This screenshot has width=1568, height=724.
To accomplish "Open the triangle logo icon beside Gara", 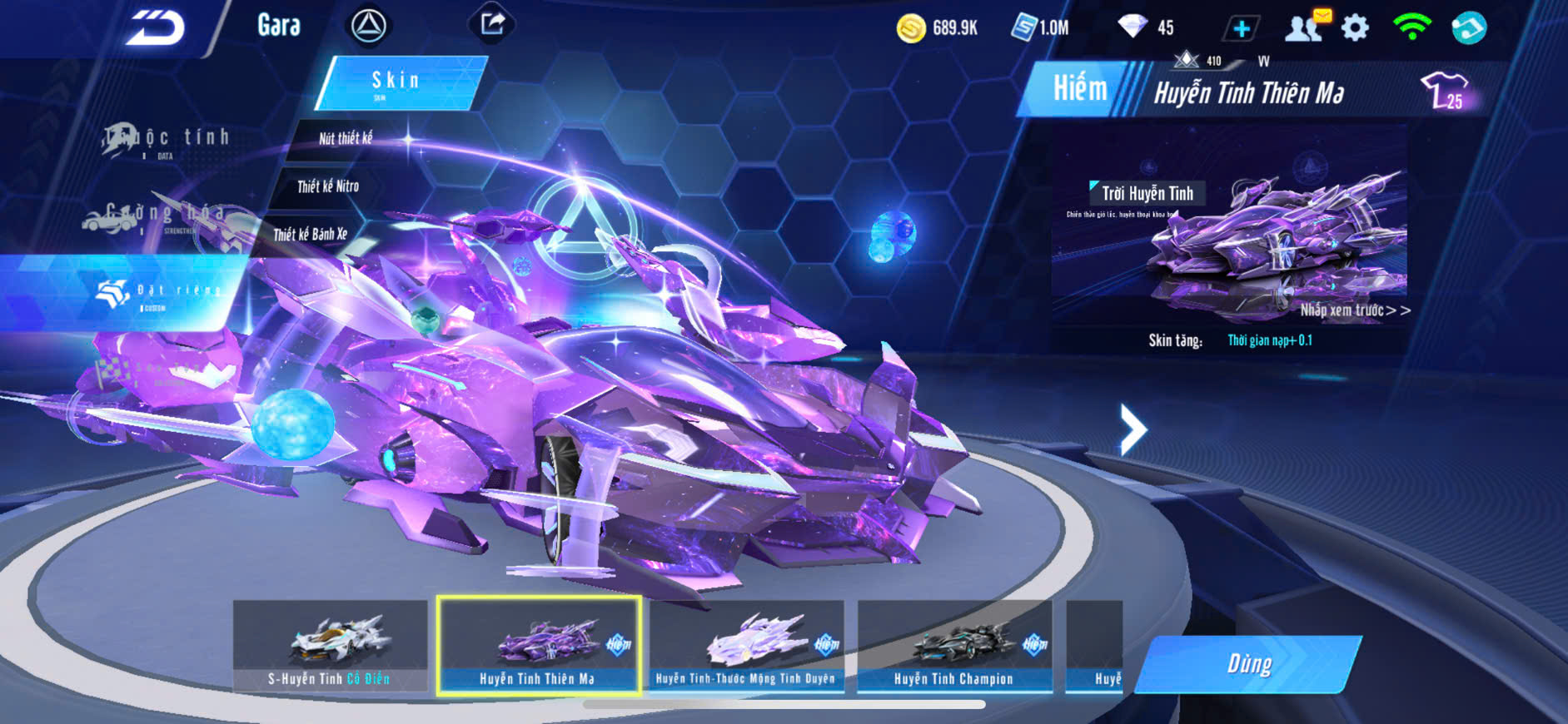I will [368, 27].
